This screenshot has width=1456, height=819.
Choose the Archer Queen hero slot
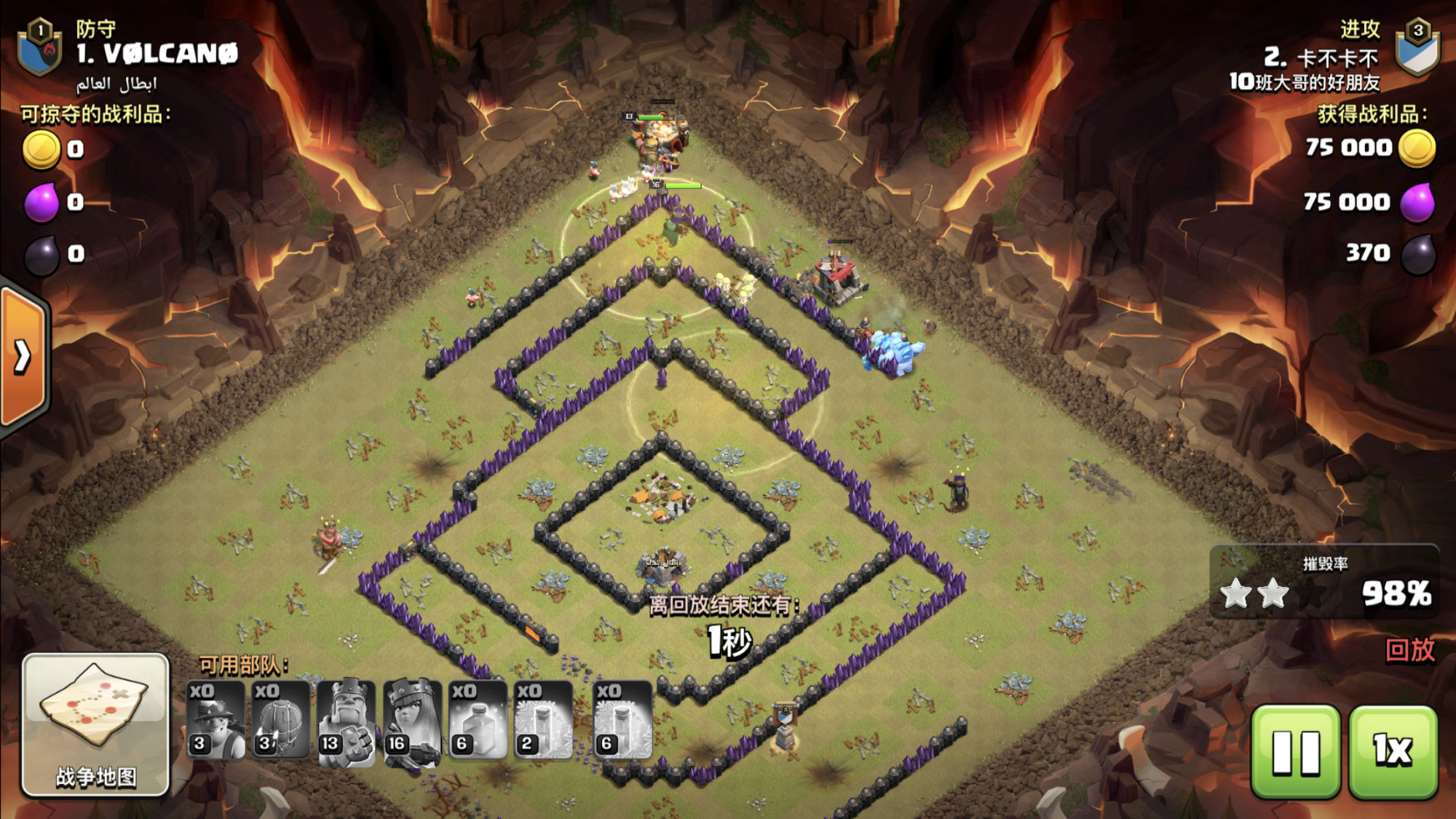412,721
